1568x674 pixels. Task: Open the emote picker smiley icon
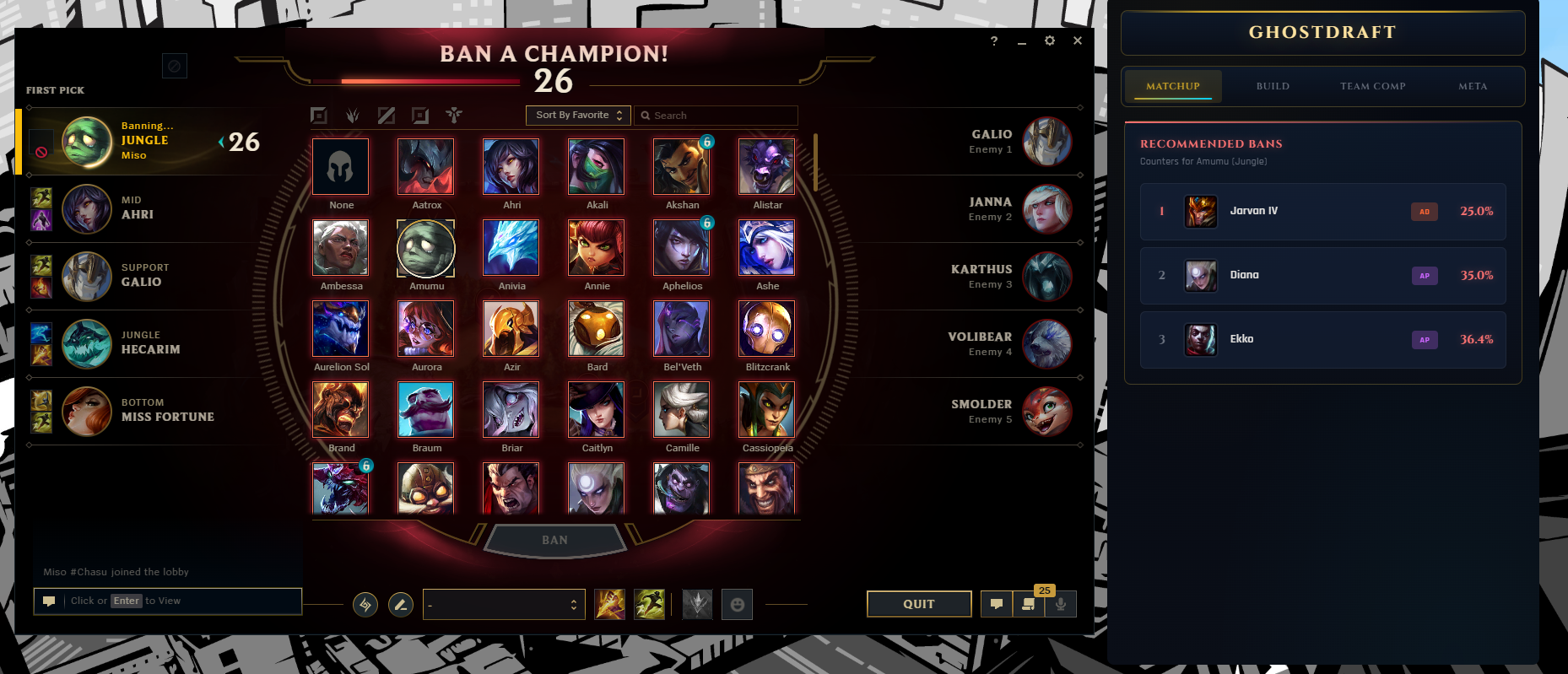pos(737,604)
